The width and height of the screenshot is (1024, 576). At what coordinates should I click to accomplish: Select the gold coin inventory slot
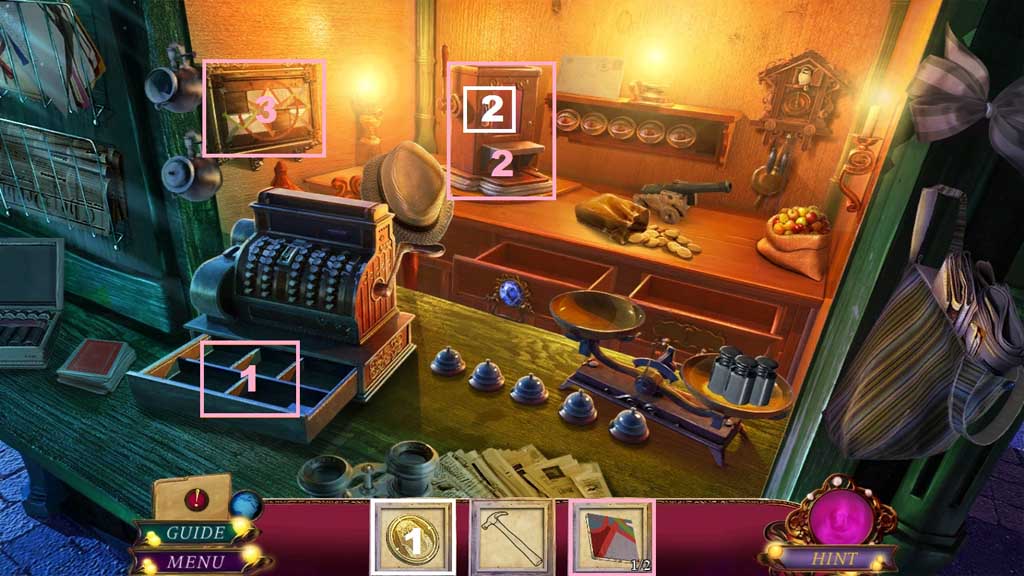click(x=412, y=537)
